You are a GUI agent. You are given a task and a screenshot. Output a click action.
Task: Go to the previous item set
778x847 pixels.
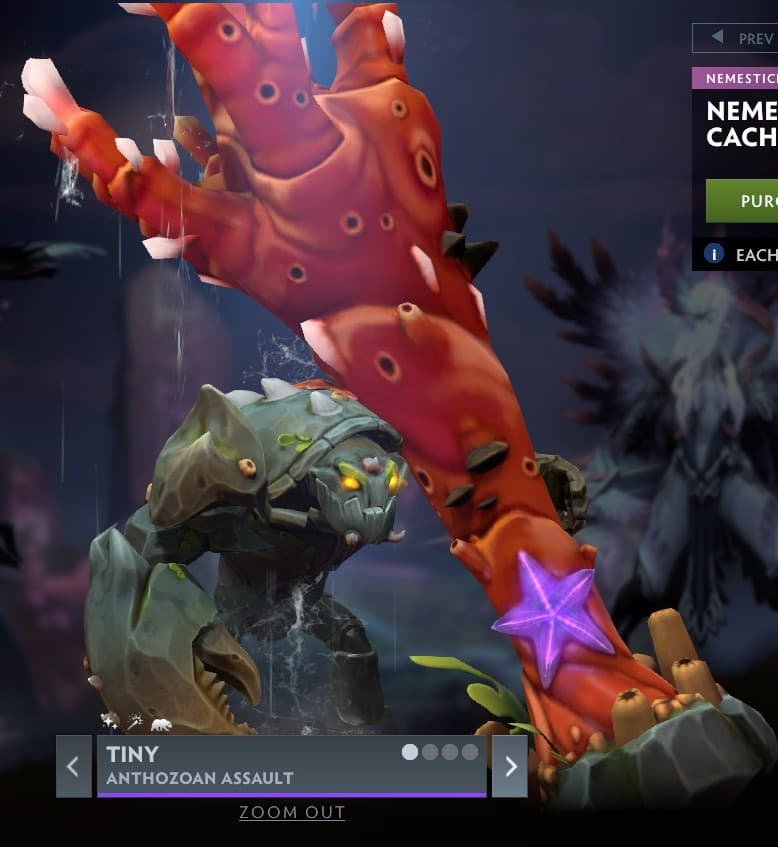pyautogui.click(x=73, y=766)
